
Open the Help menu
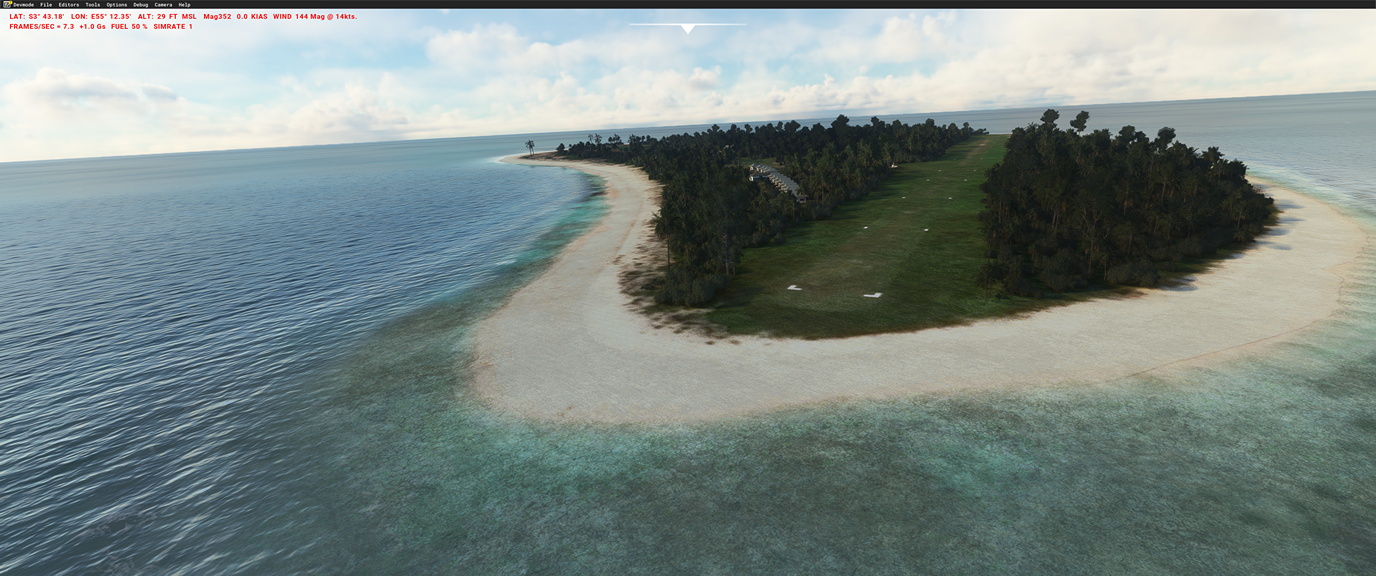pyautogui.click(x=184, y=5)
